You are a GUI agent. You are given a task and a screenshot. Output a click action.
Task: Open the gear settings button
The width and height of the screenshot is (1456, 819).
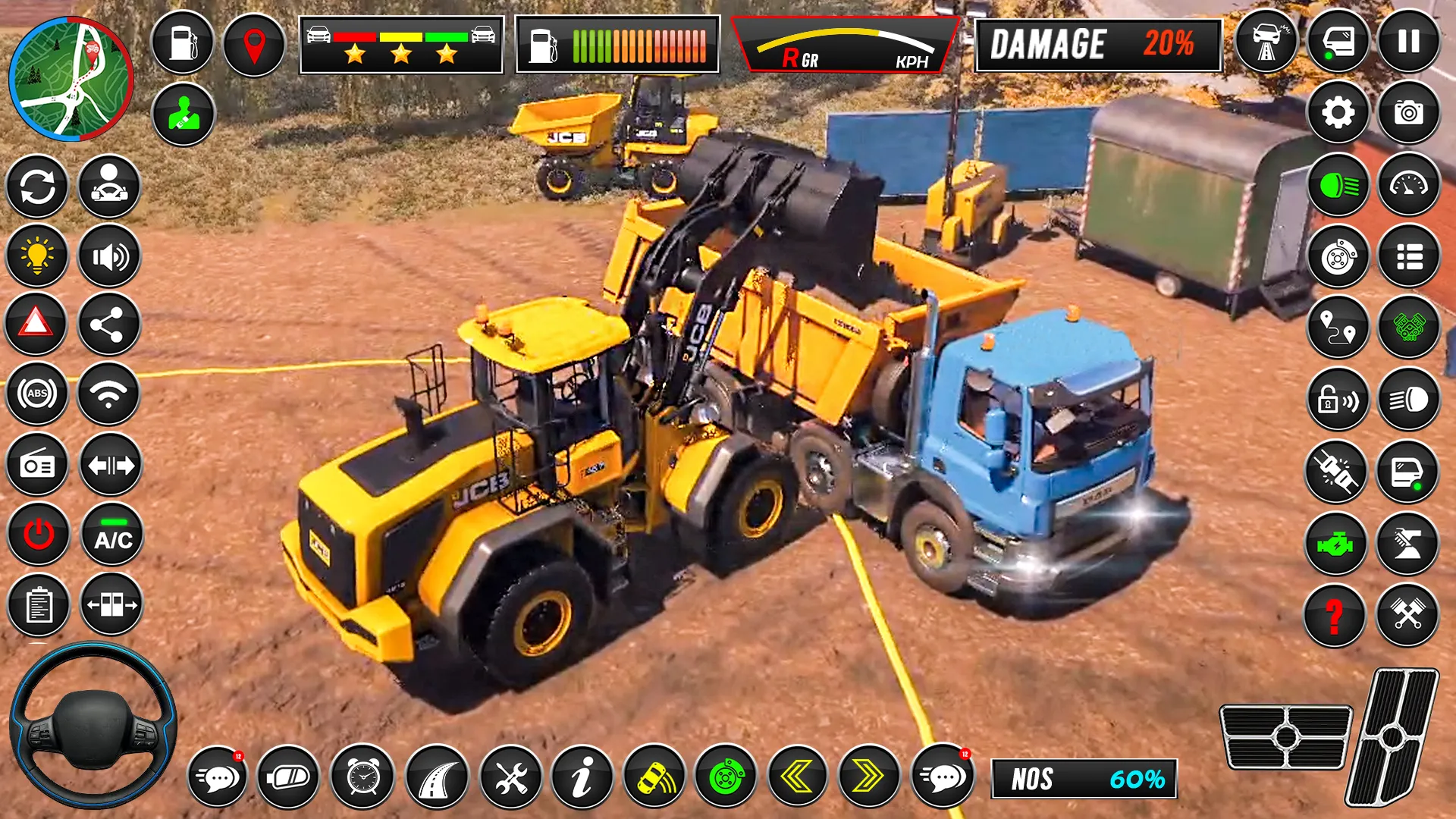1338,114
